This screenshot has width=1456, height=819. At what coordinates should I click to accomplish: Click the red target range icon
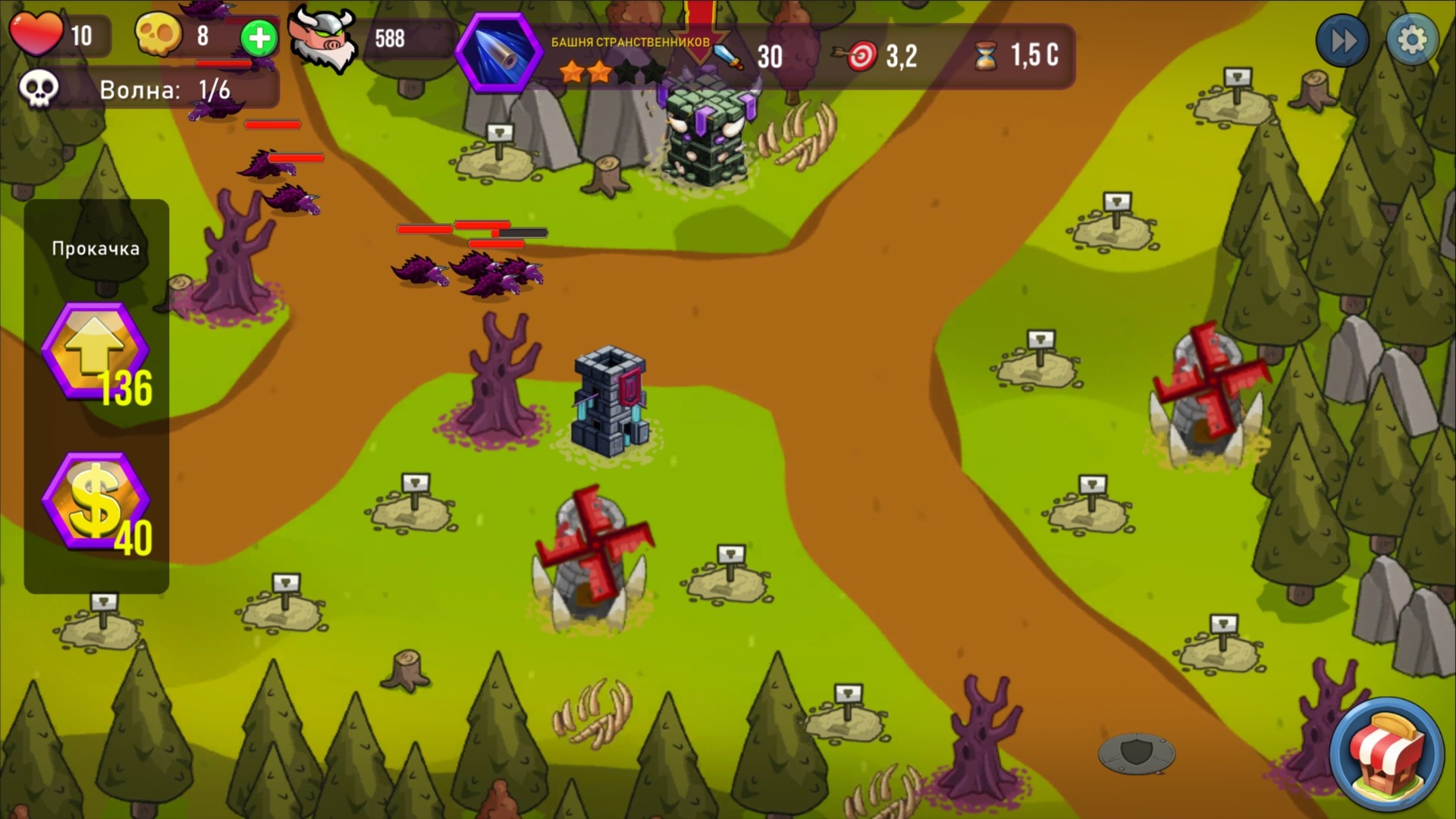(x=862, y=55)
